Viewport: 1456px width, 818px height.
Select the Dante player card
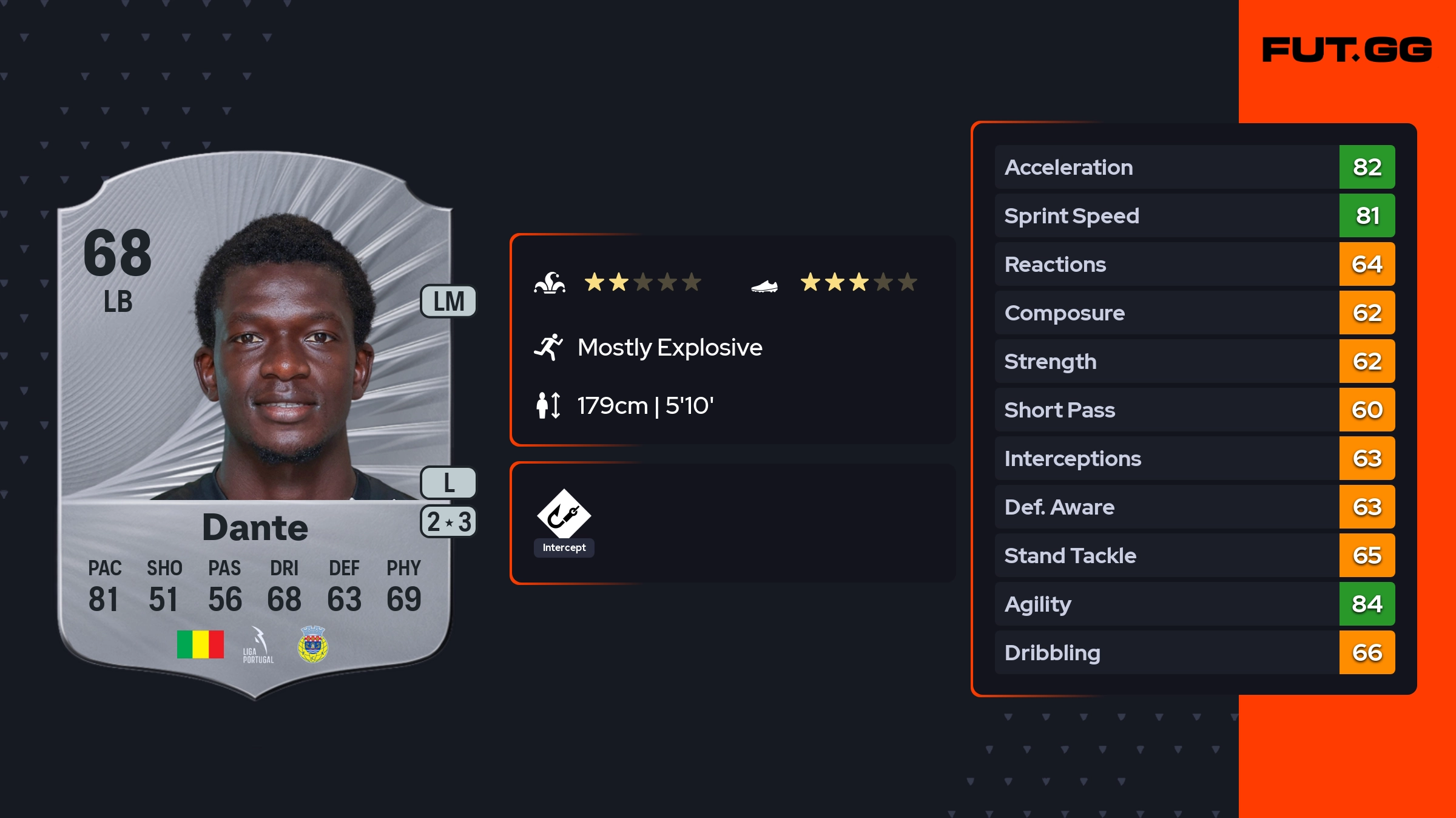255,425
